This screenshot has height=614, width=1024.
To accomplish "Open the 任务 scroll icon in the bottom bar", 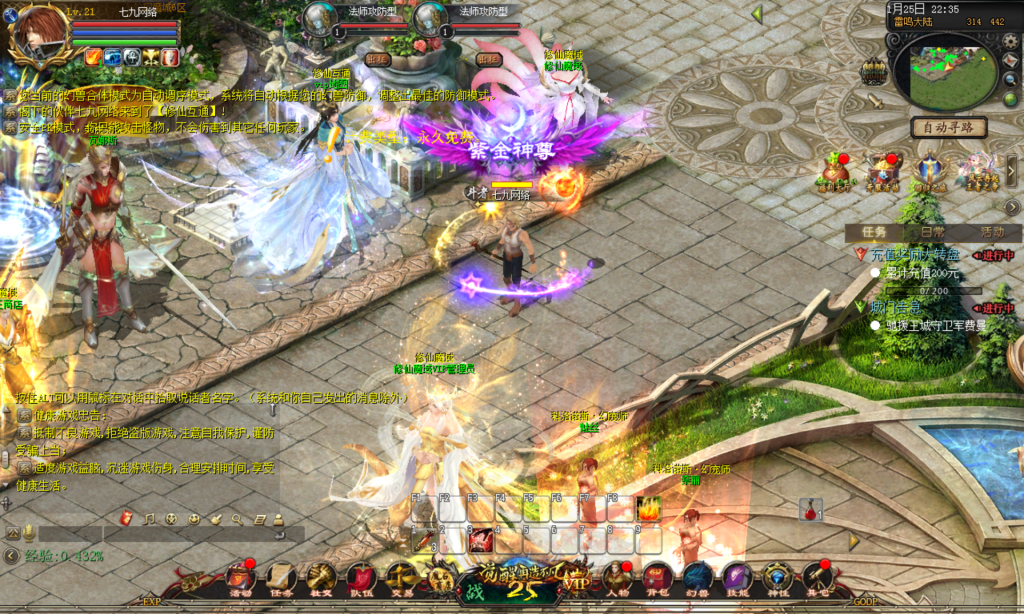I will [x=279, y=577].
